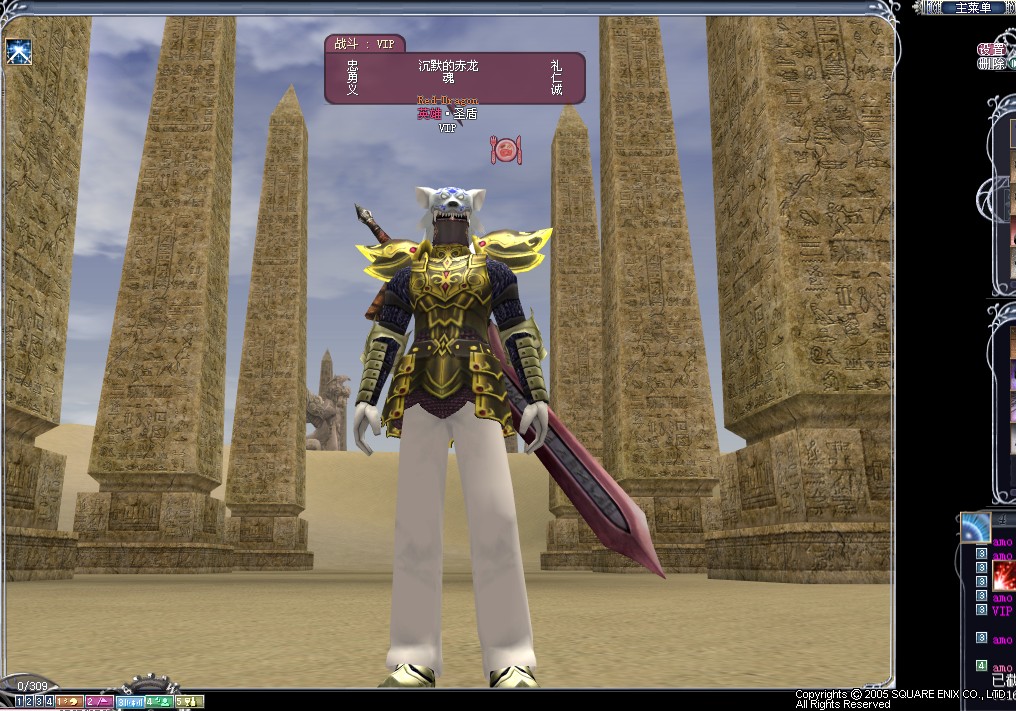This screenshot has width=1016, height=711.
Task: Select the olive tab numbered 5
Action: click(190, 702)
